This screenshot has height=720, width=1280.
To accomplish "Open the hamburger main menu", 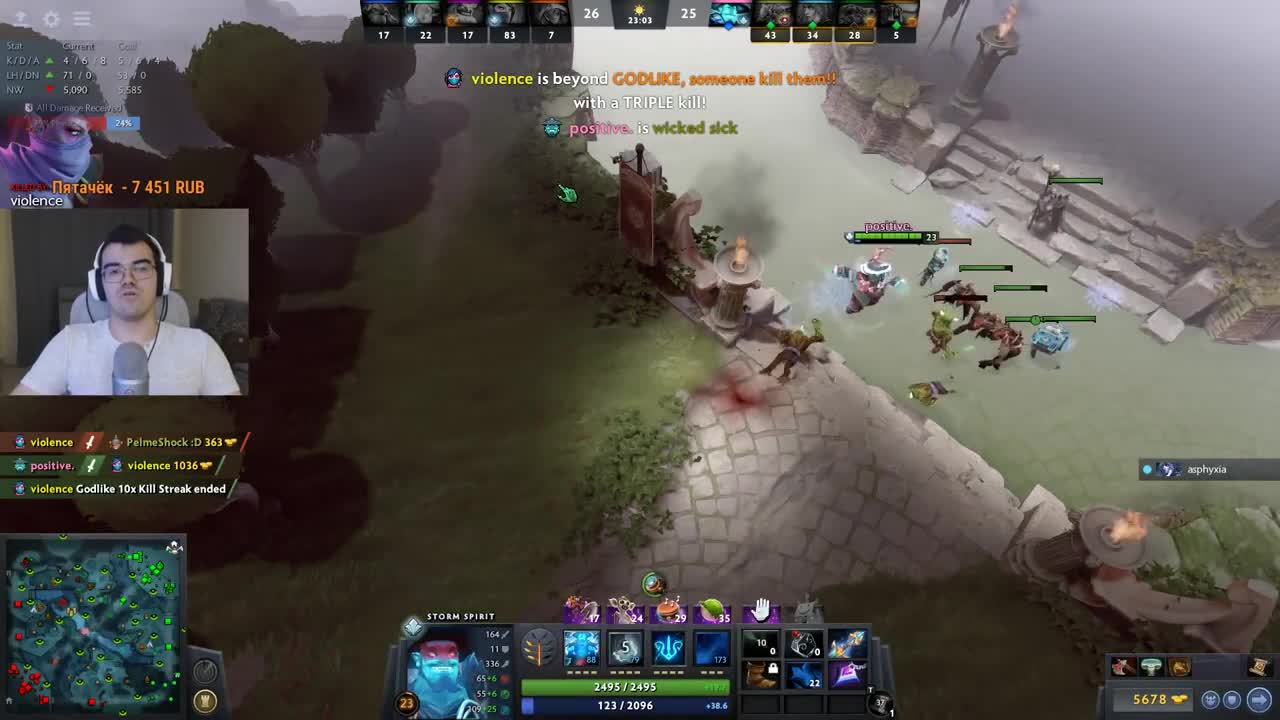I will pos(82,19).
